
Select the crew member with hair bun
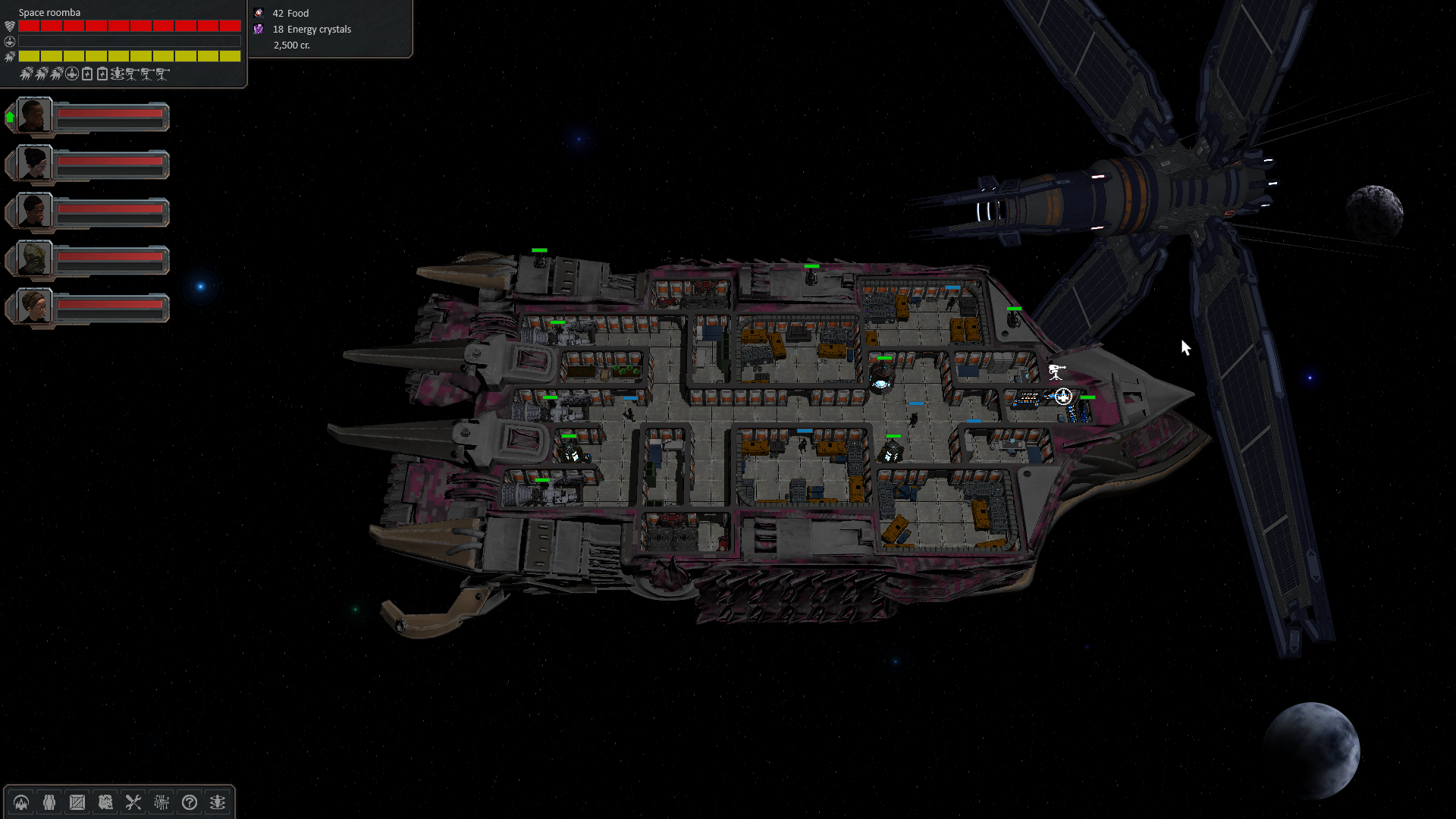pos(33,164)
